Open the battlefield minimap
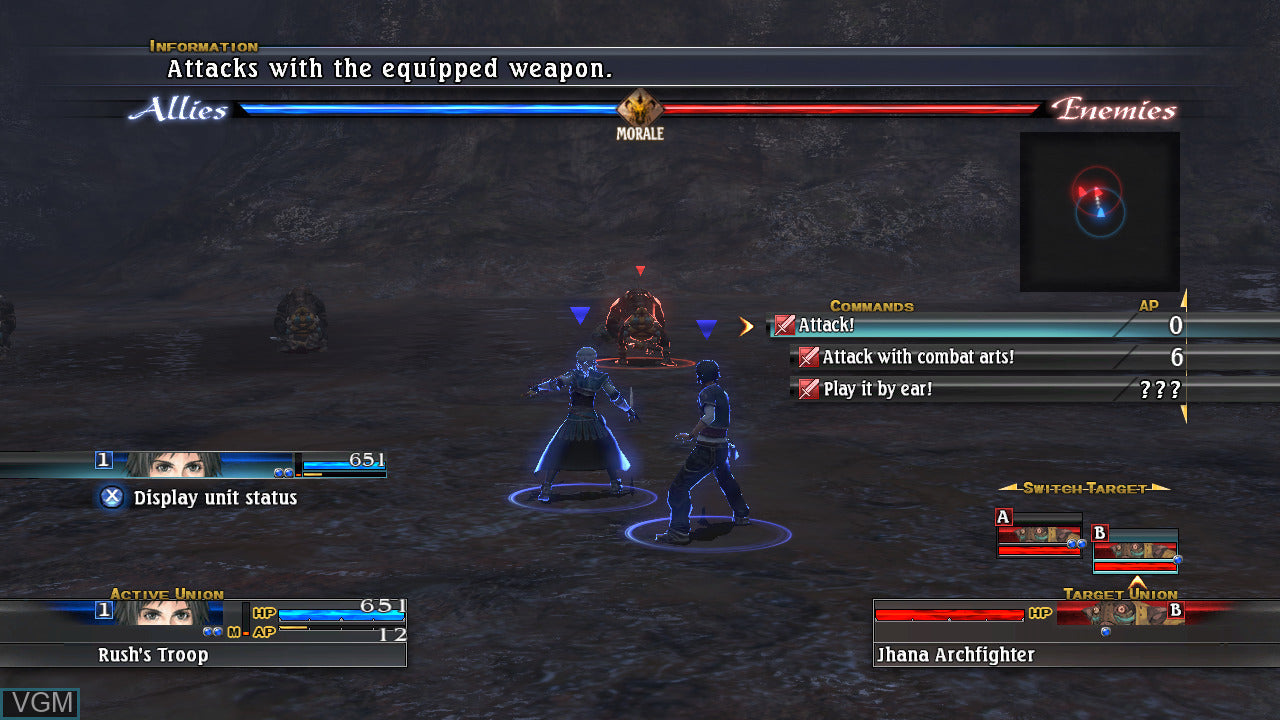The image size is (1280, 720). click(1099, 211)
